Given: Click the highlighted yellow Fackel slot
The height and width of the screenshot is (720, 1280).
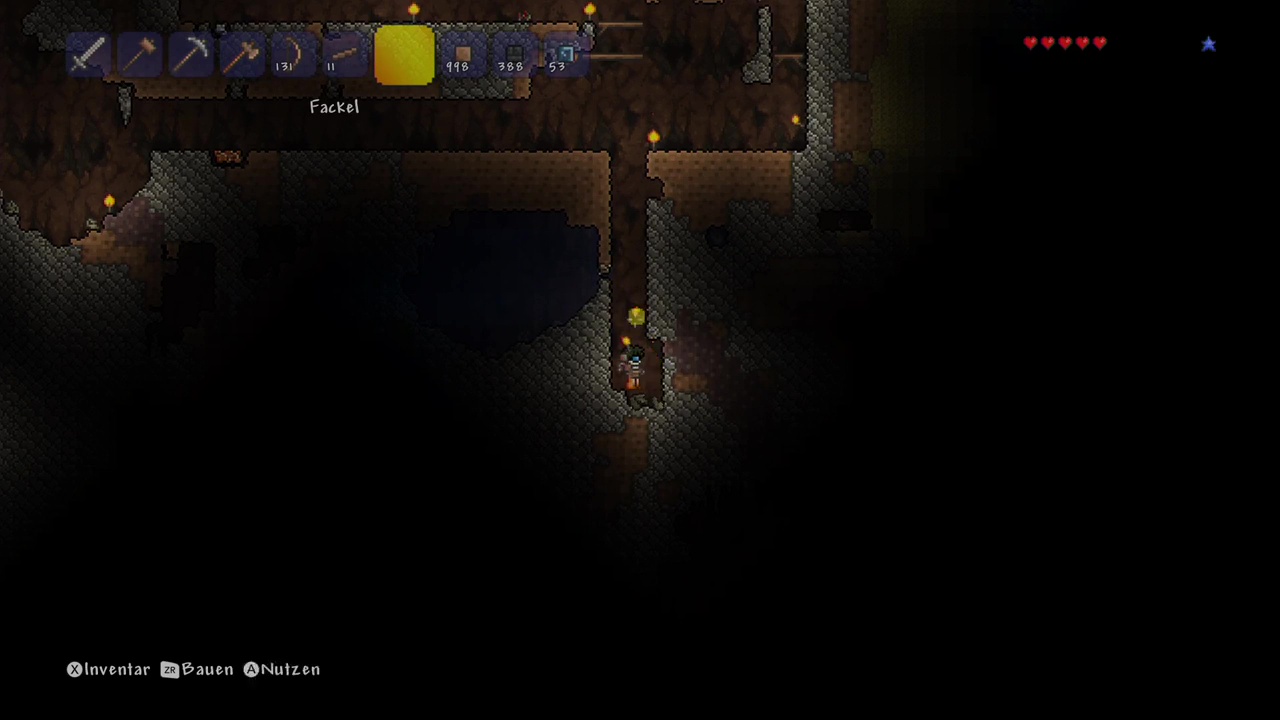Looking at the screenshot, I should [x=404, y=55].
